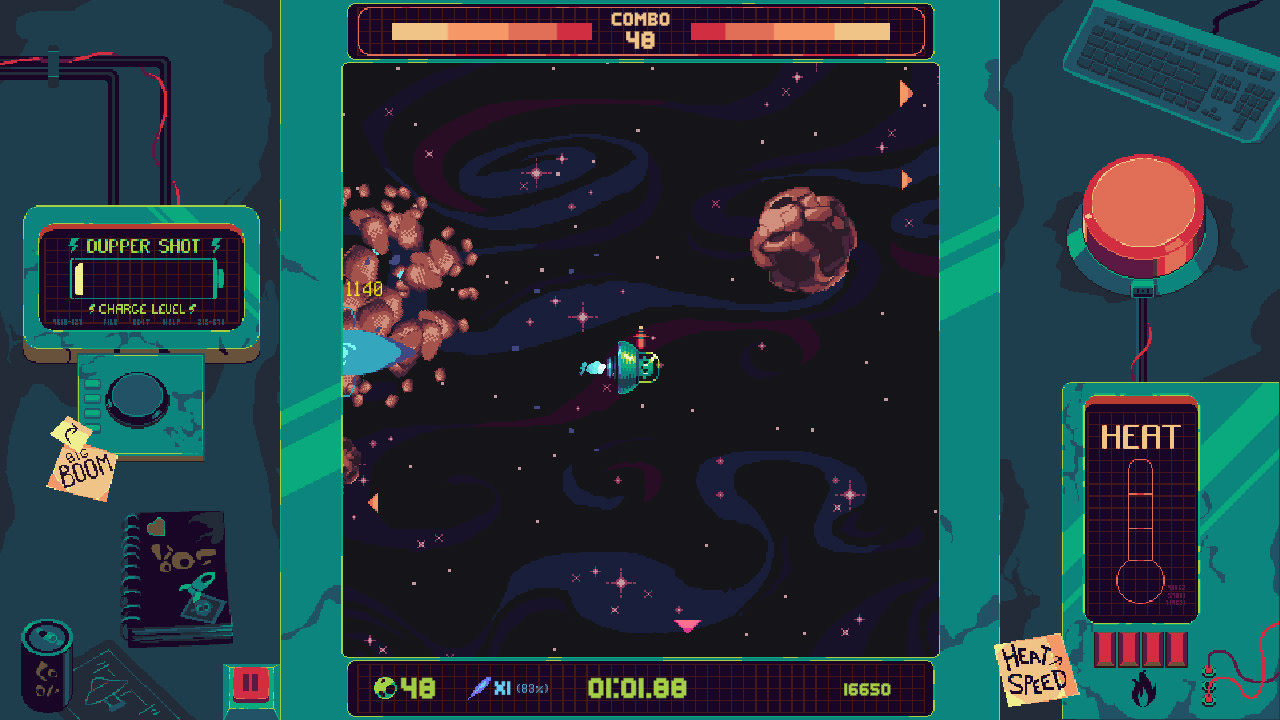Click the COMBO progress bar
This screenshot has height=720, width=1280.
[490, 30]
